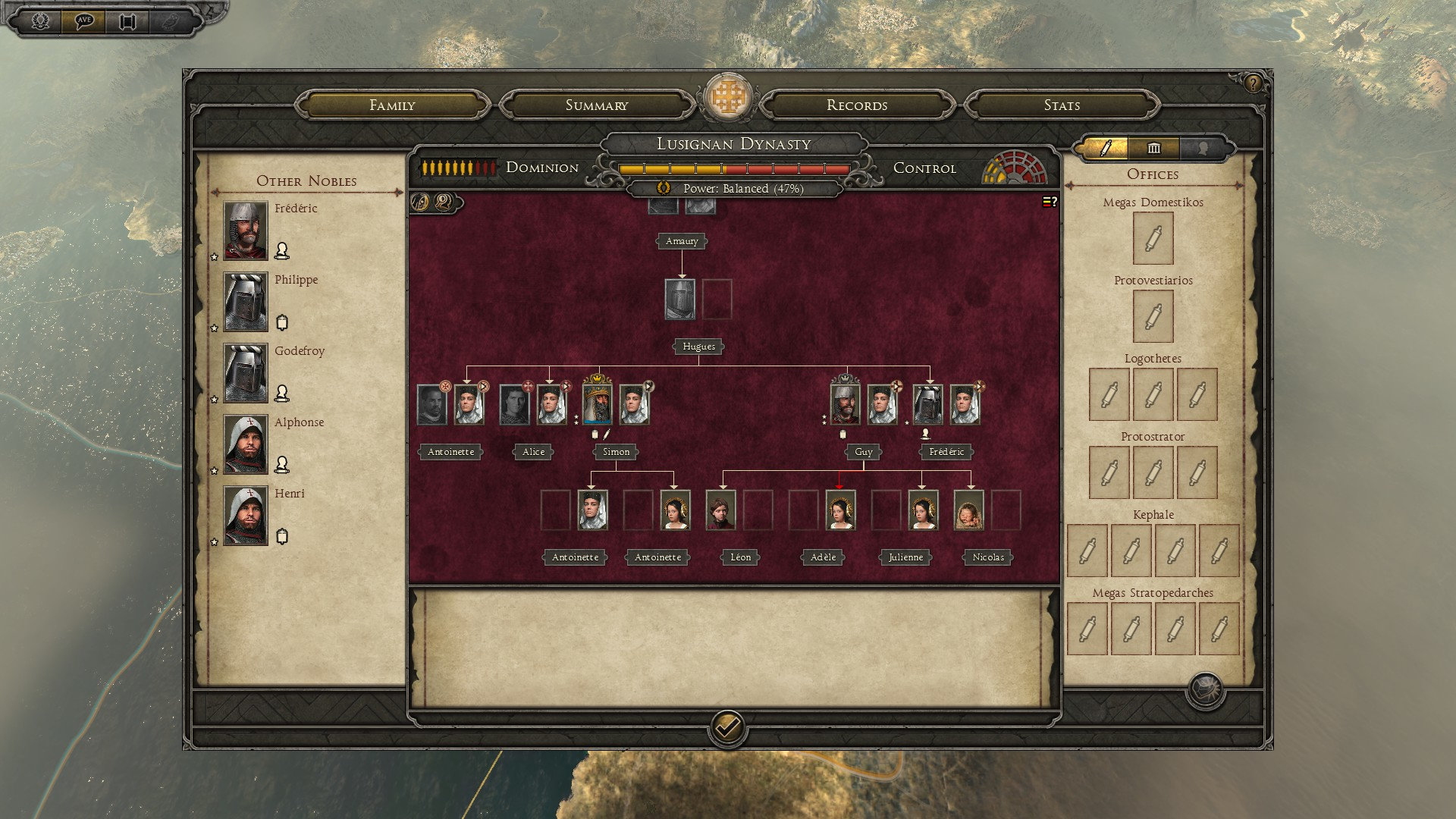This screenshot has width=1456, height=819.
Task: Toggle the family tree legend button
Action: pyautogui.click(x=1050, y=202)
